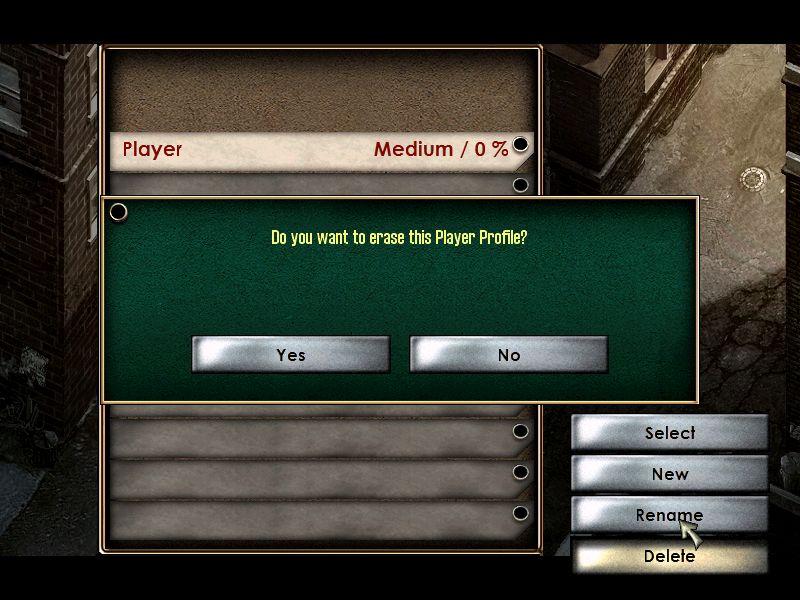The width and height of the screenshot is (800, 600).
Task: Create a New player profile
Action: [669, 474]
